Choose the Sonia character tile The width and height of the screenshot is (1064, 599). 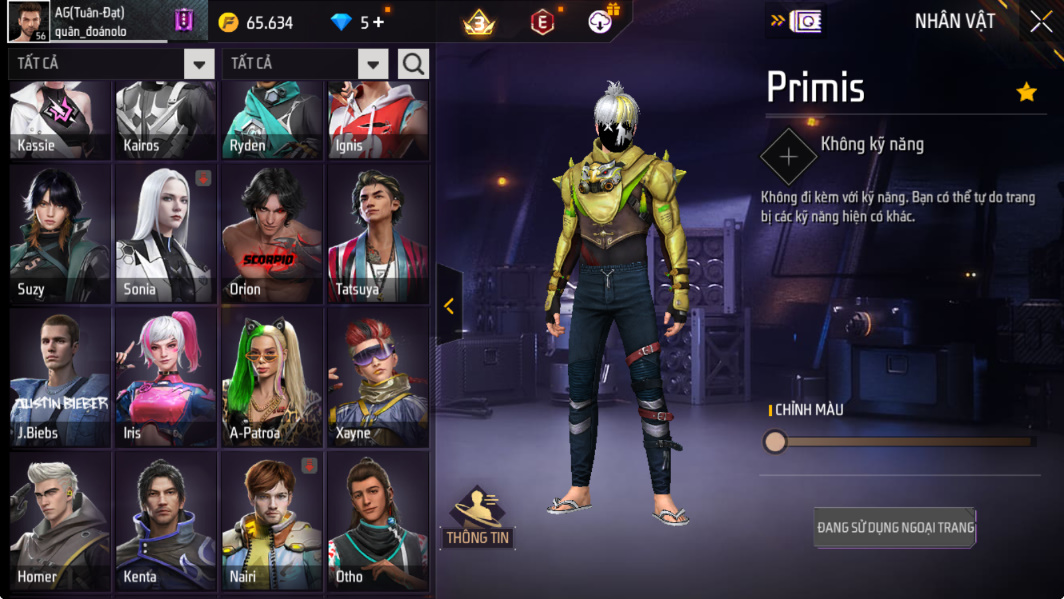coord(166,234)
